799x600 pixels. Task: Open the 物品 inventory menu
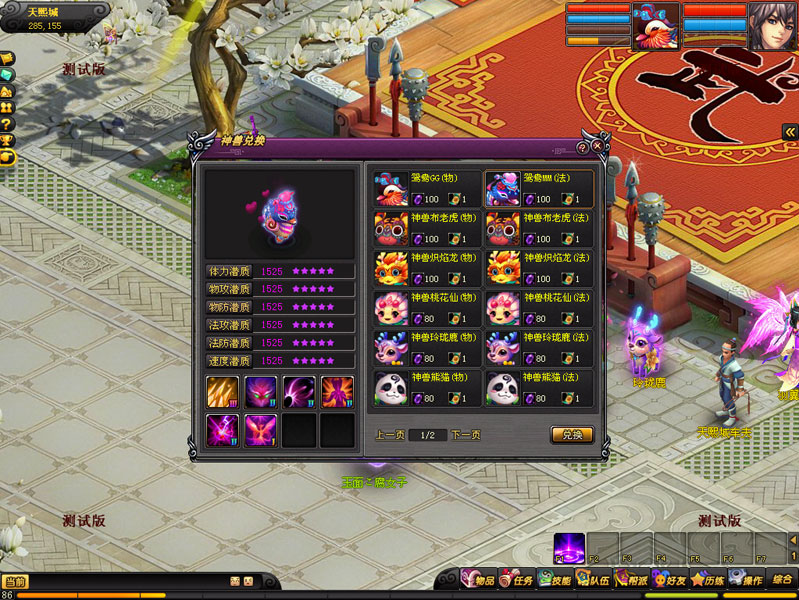[x=478, y=580]
